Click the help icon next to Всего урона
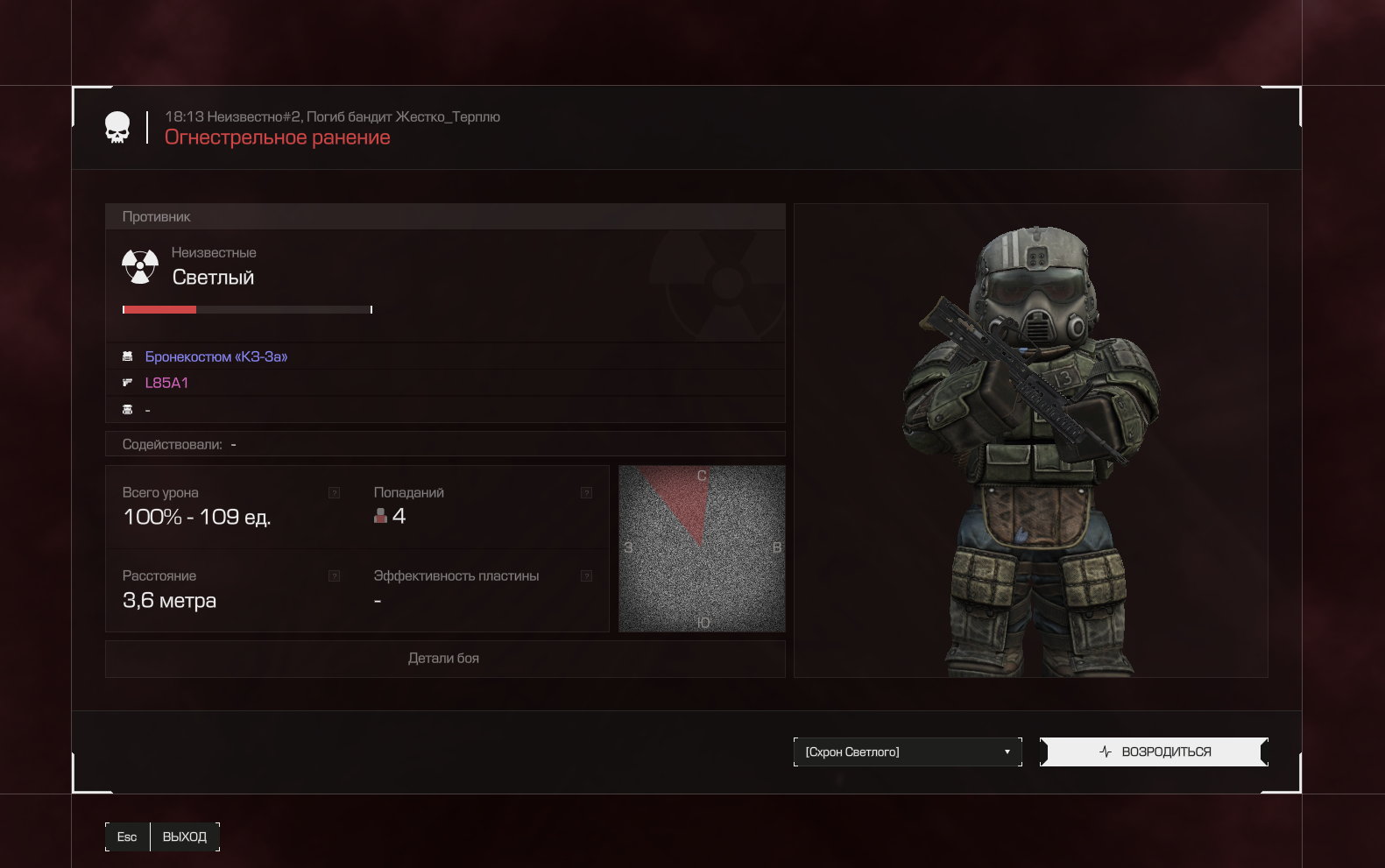Image resolution: width=1385 pixels, height=868 pixels. (334, 493)
